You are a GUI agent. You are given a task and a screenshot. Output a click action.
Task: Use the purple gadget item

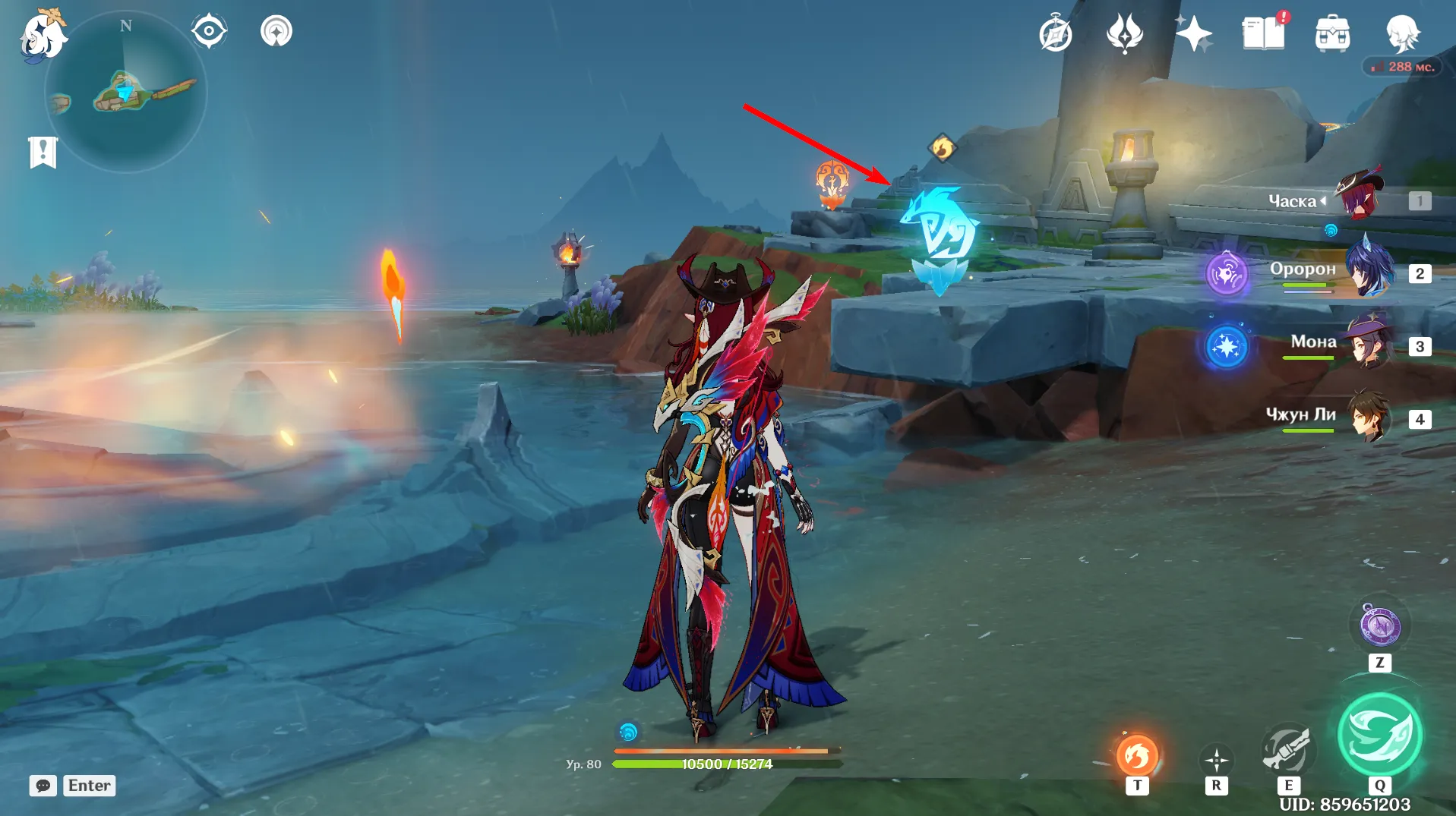coord(1379,626)
